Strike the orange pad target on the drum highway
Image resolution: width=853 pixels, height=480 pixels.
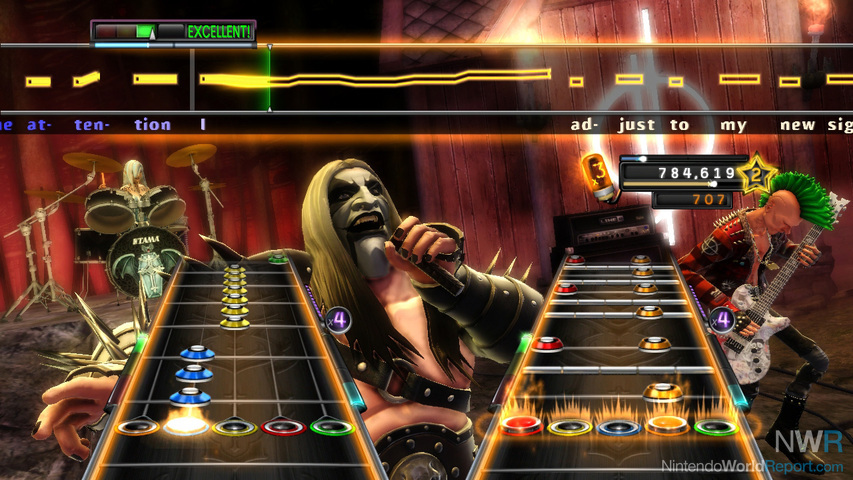coord(667,425)
